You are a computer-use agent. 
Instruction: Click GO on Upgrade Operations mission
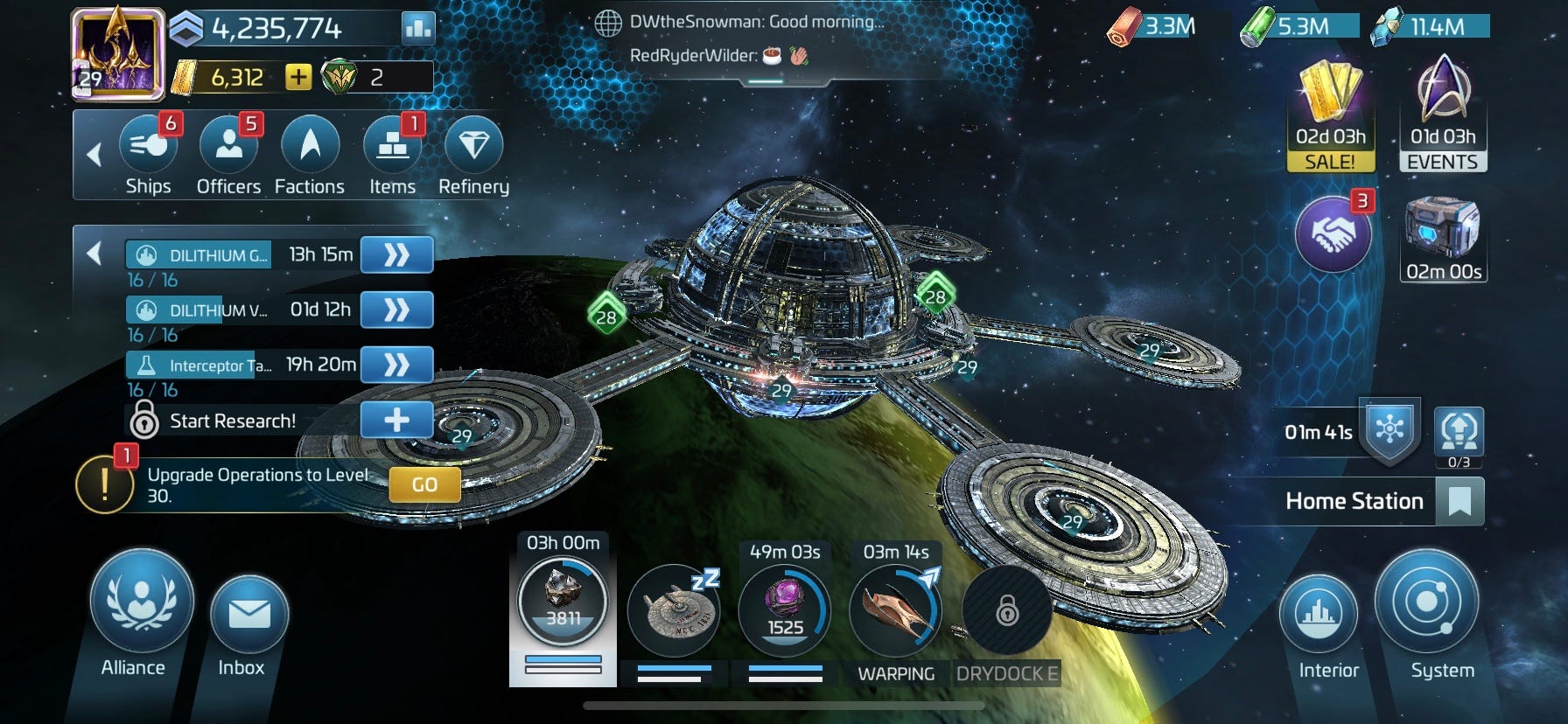tap(424, 484)
